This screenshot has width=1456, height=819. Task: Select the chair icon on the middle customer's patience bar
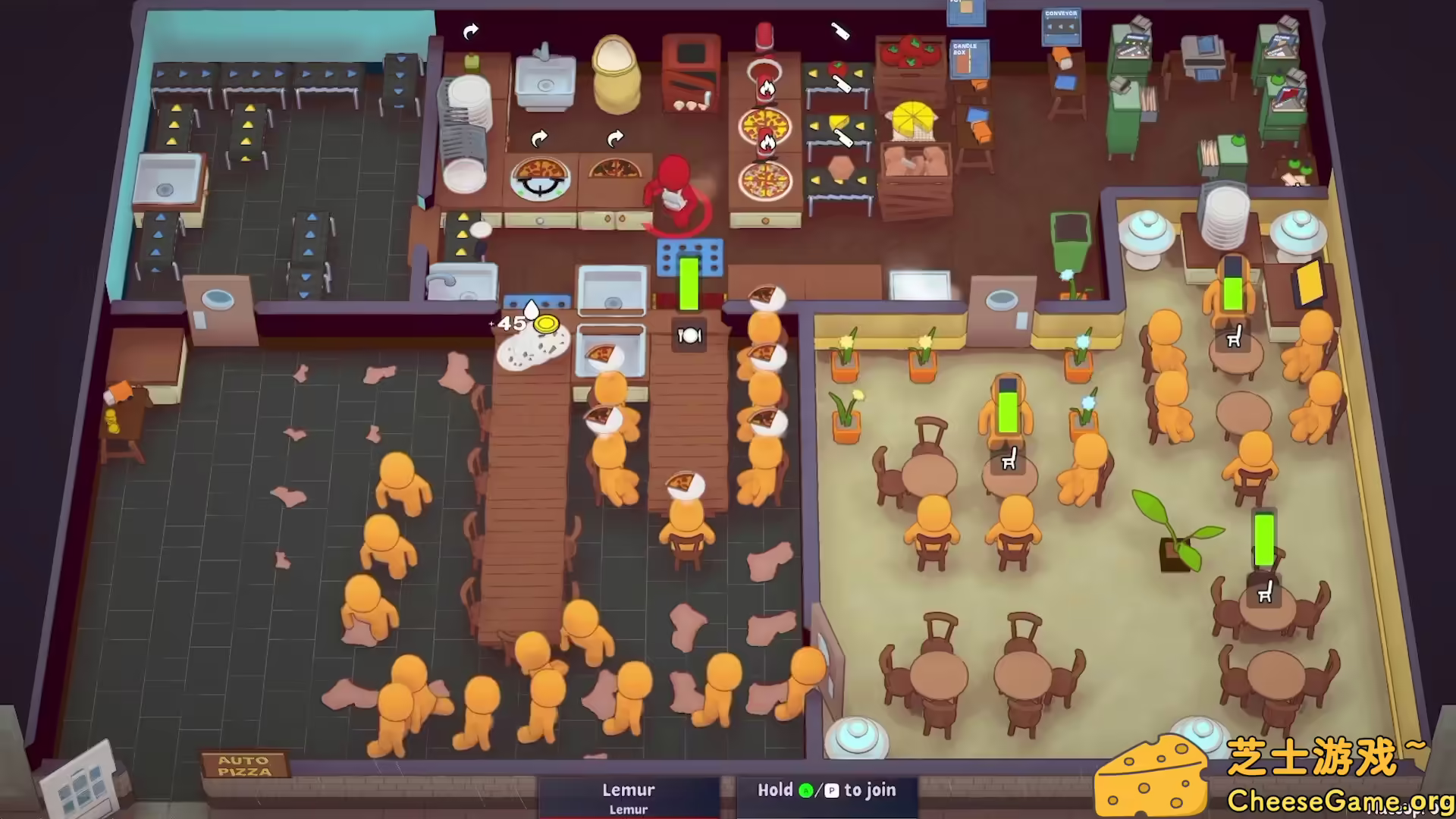(x=1009, y=460)
